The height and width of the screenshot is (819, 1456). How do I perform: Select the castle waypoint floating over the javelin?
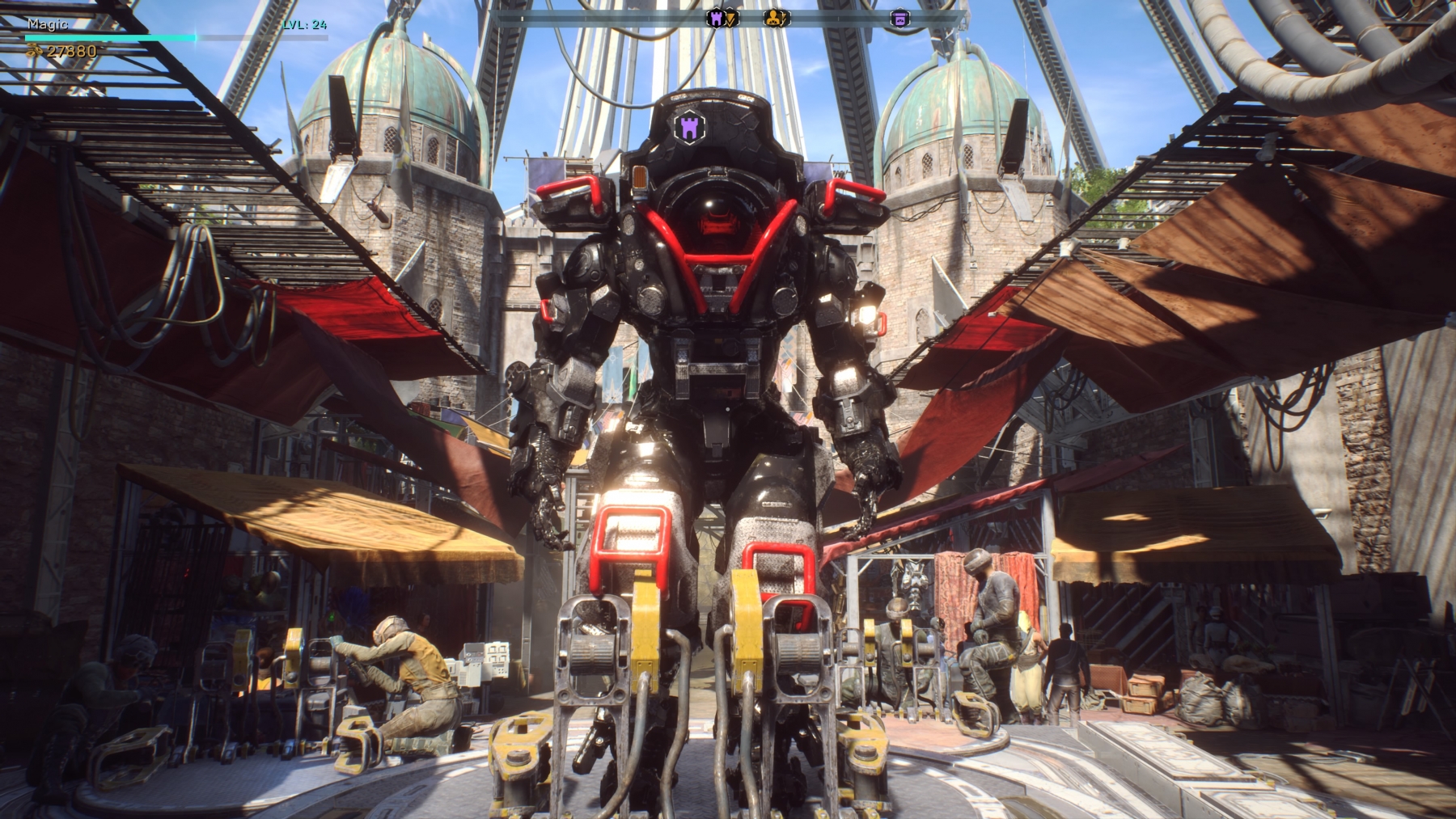[689, 126]
